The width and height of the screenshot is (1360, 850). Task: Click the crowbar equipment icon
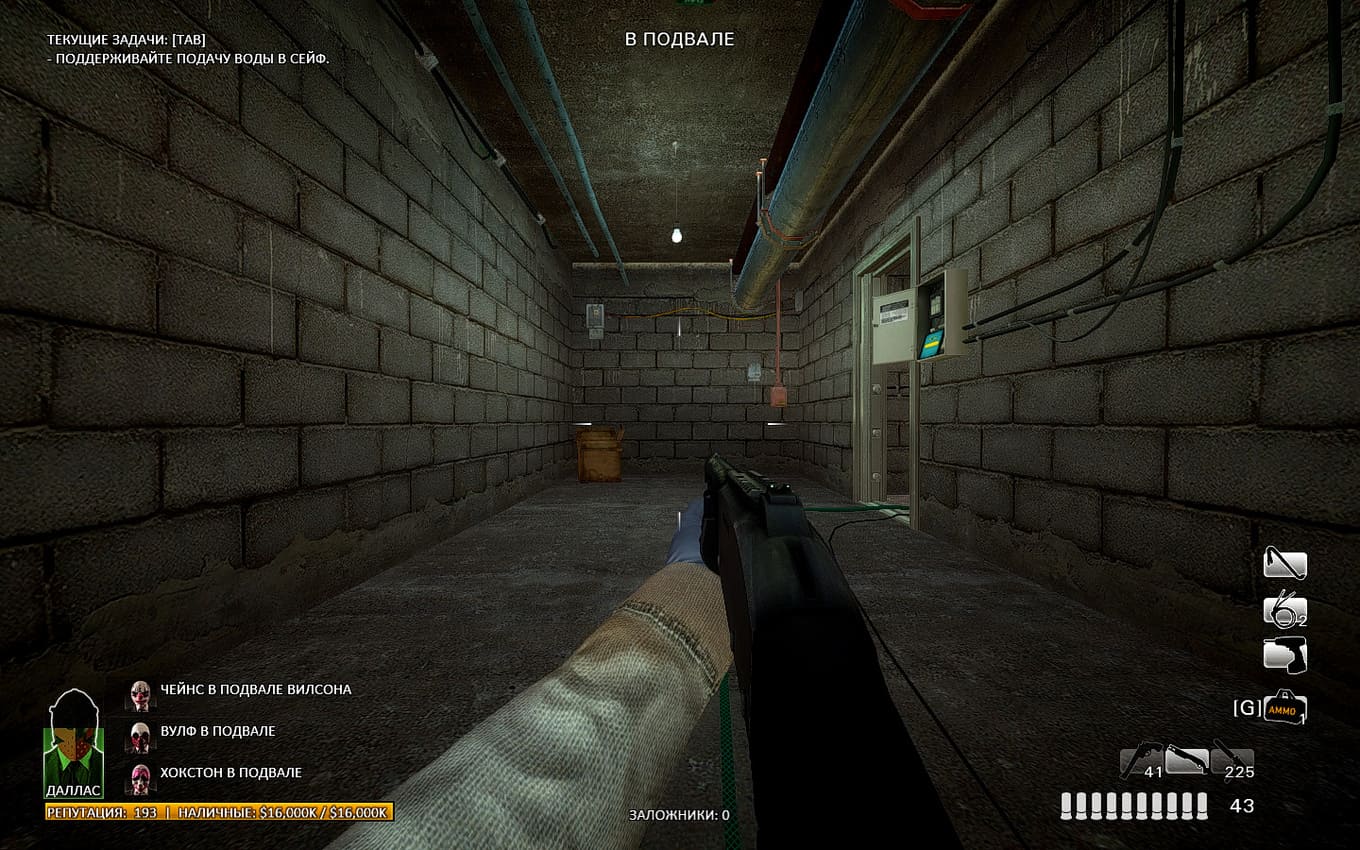1284,564
